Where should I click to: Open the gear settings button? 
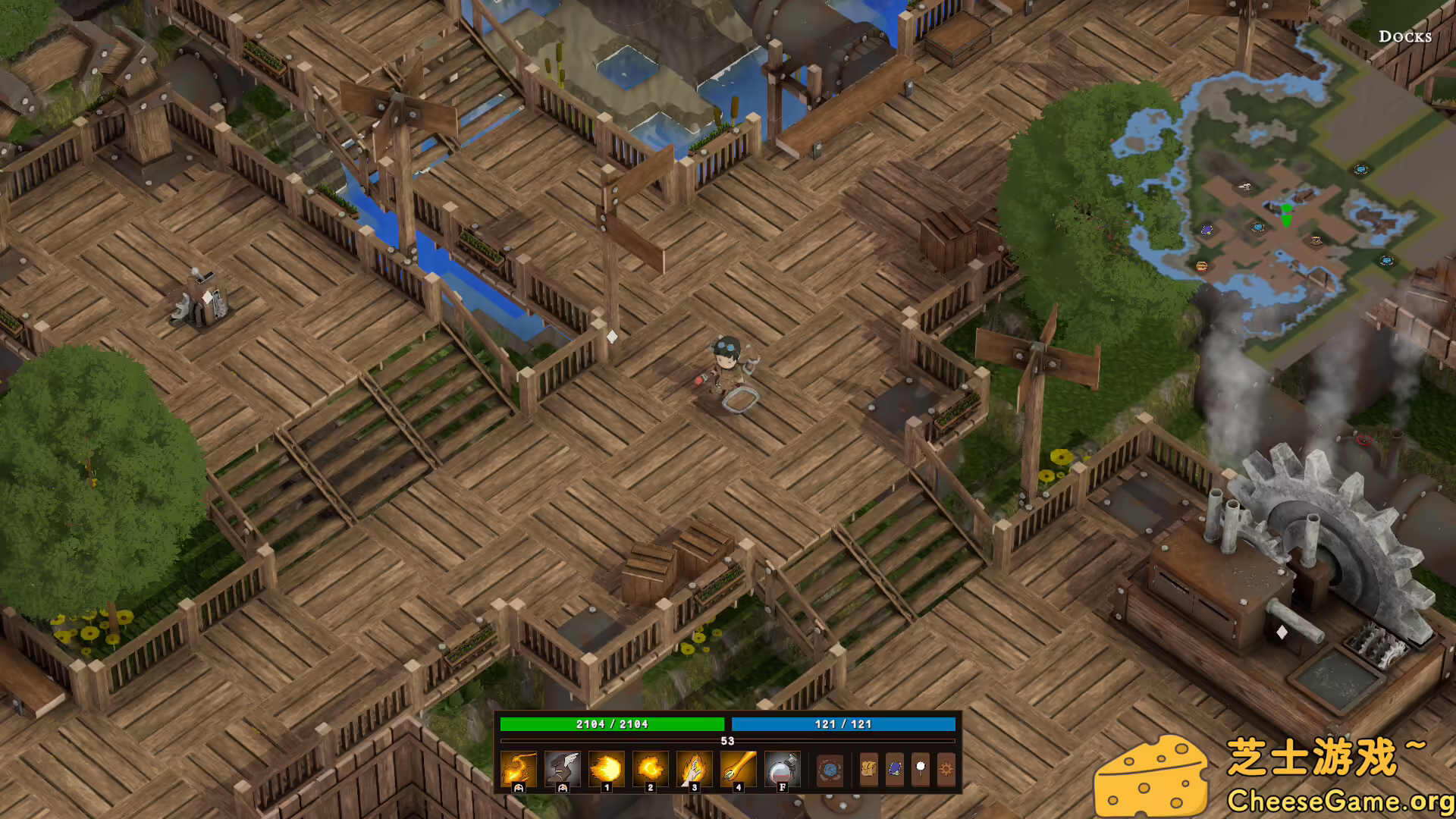[x=946, y=770]
